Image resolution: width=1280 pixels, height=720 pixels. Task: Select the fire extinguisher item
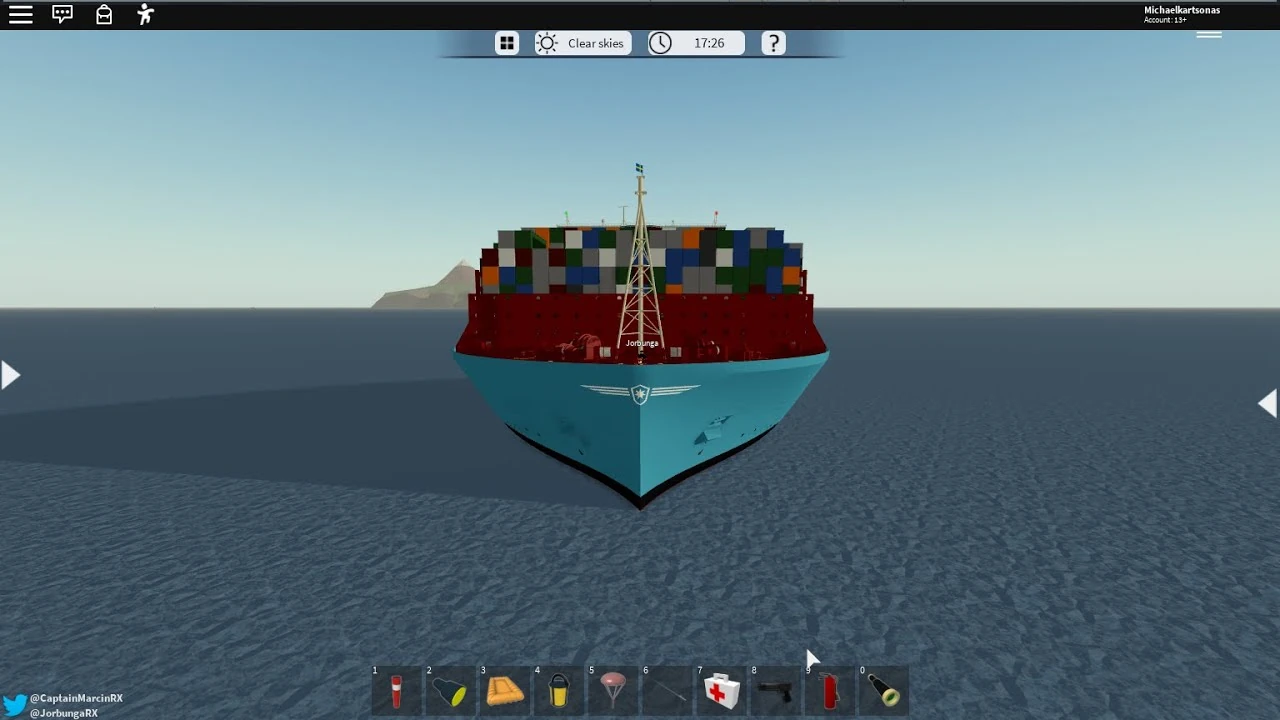[831, 691]
